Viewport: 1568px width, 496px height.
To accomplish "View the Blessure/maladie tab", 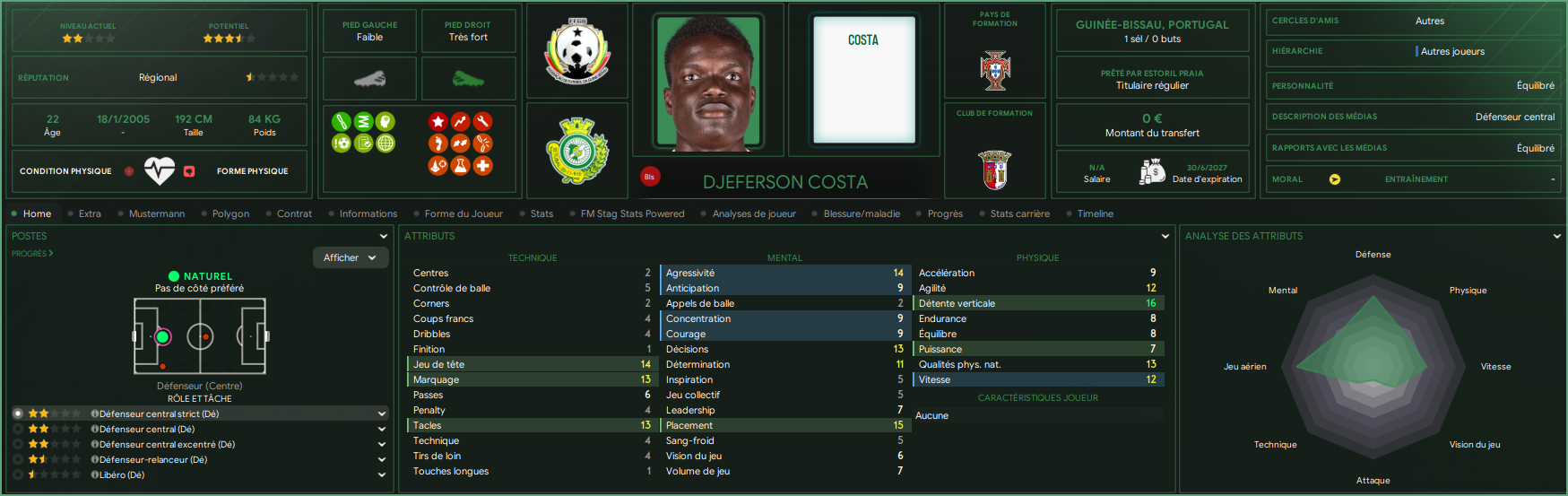I will [x=862, y=213].
